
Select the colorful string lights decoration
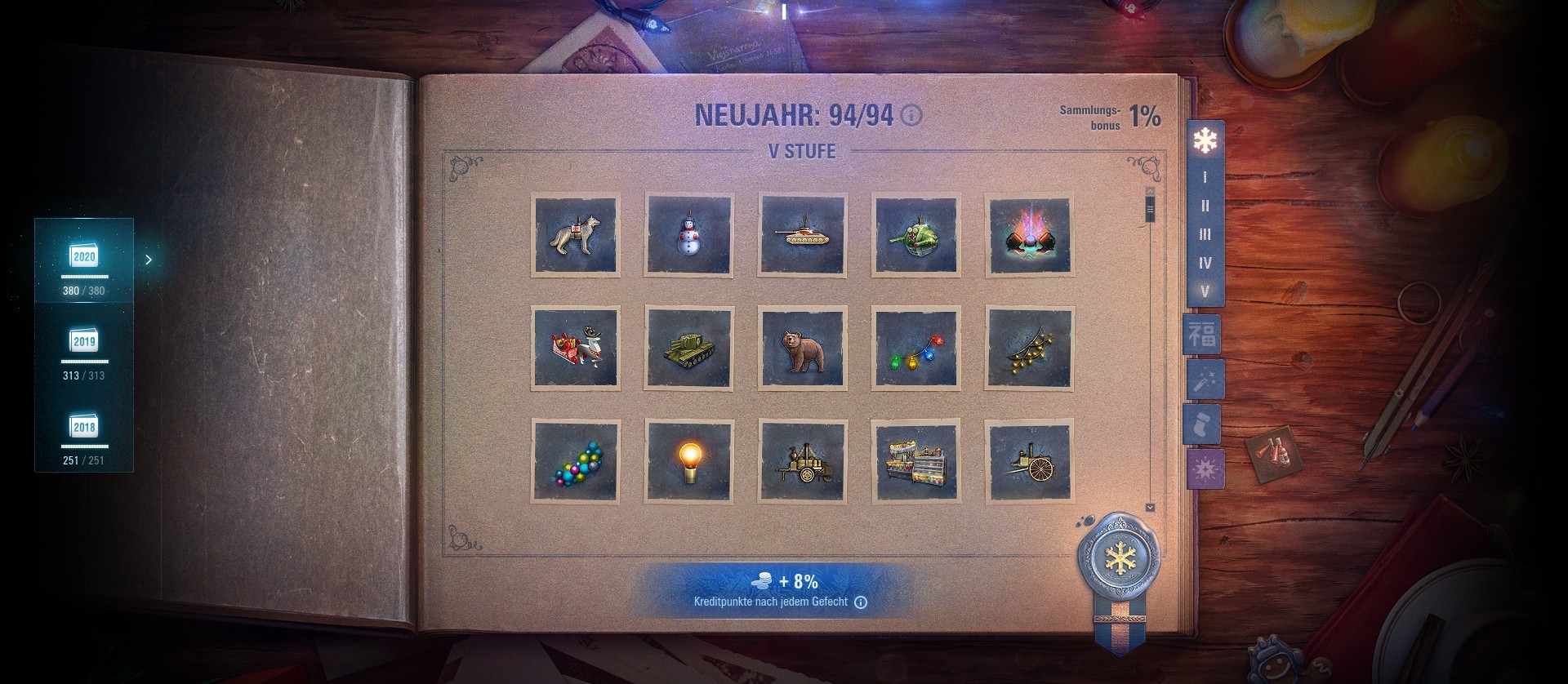[x=915, y=349]
